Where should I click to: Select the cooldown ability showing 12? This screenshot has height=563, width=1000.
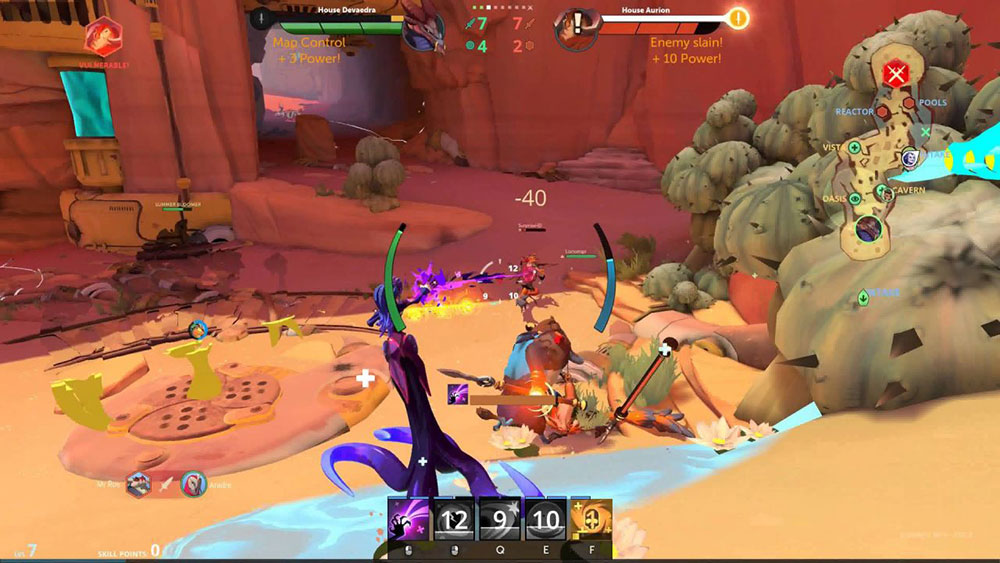[454, 520]
